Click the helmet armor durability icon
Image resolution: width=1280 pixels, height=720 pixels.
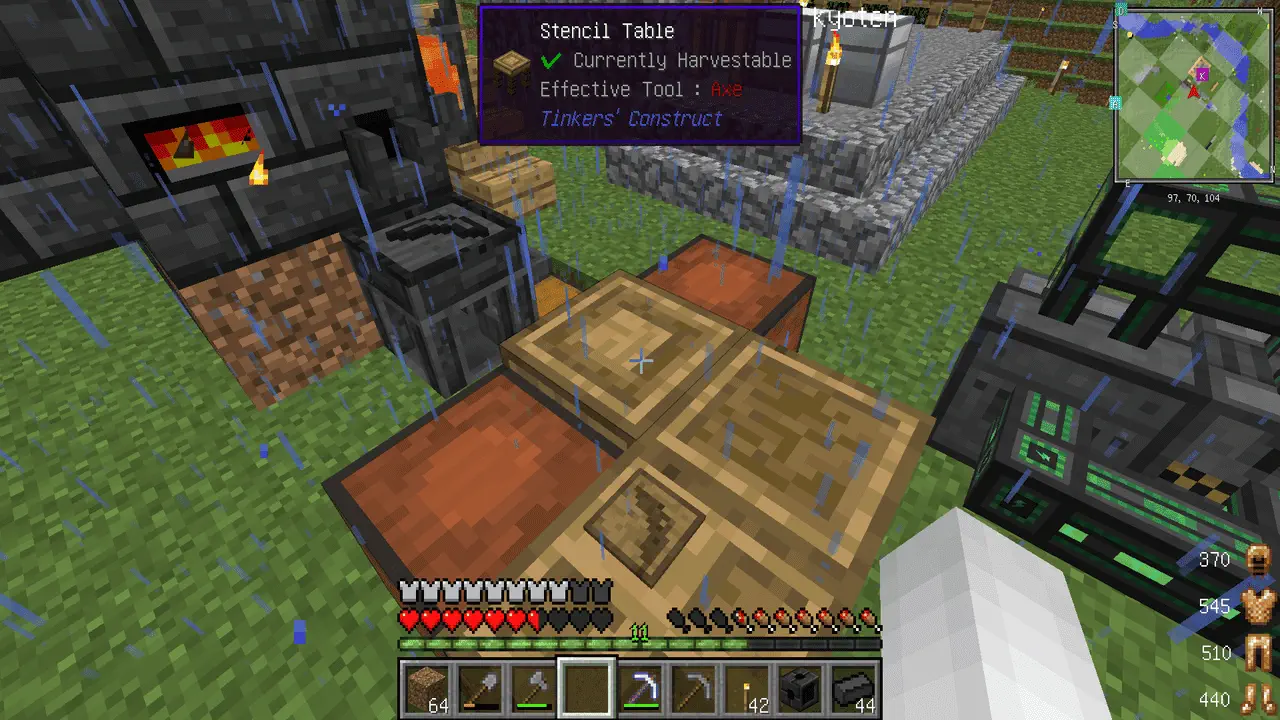click(x=1256, y=561)
